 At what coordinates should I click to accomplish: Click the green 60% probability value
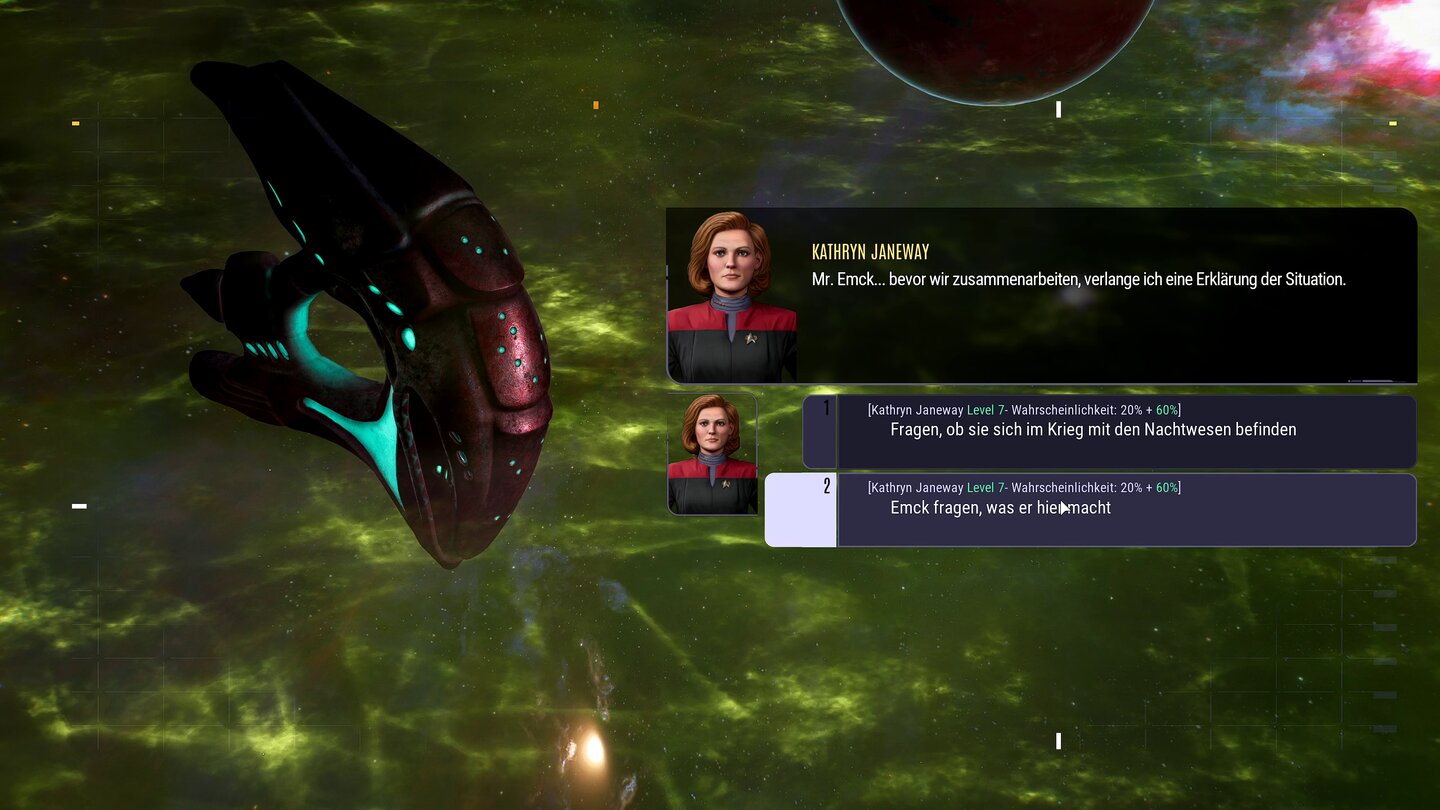(x=1168, y=409)
